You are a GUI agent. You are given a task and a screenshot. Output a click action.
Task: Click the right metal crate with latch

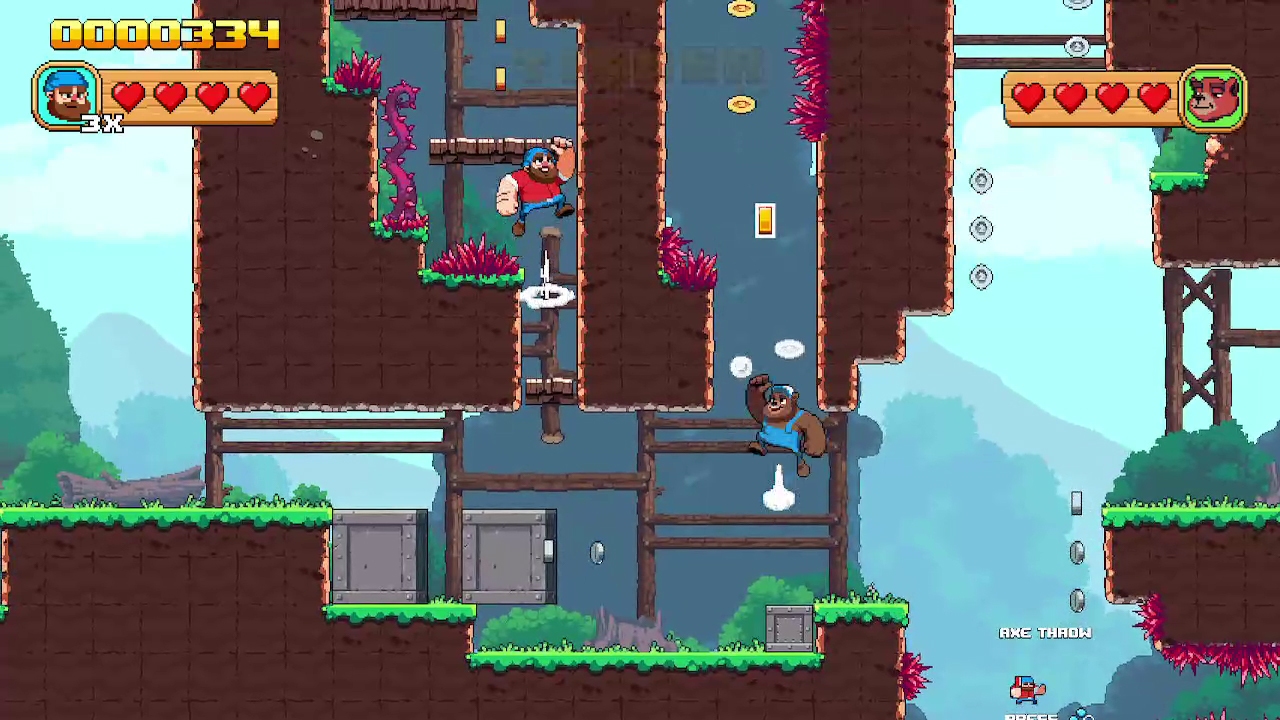click(x=508, y=557)
